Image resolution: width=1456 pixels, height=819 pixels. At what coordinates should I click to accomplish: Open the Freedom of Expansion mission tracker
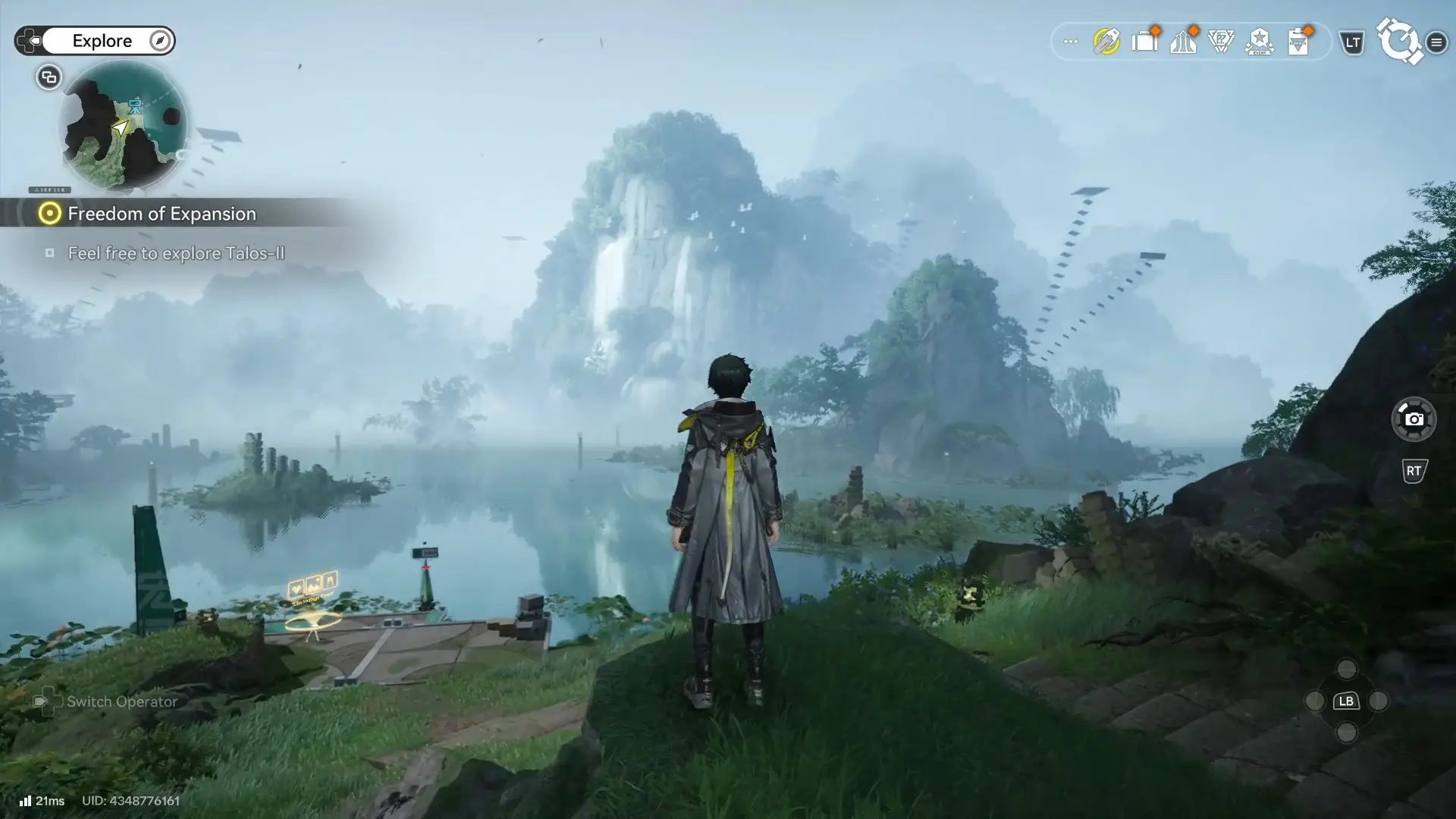(161, 214)
